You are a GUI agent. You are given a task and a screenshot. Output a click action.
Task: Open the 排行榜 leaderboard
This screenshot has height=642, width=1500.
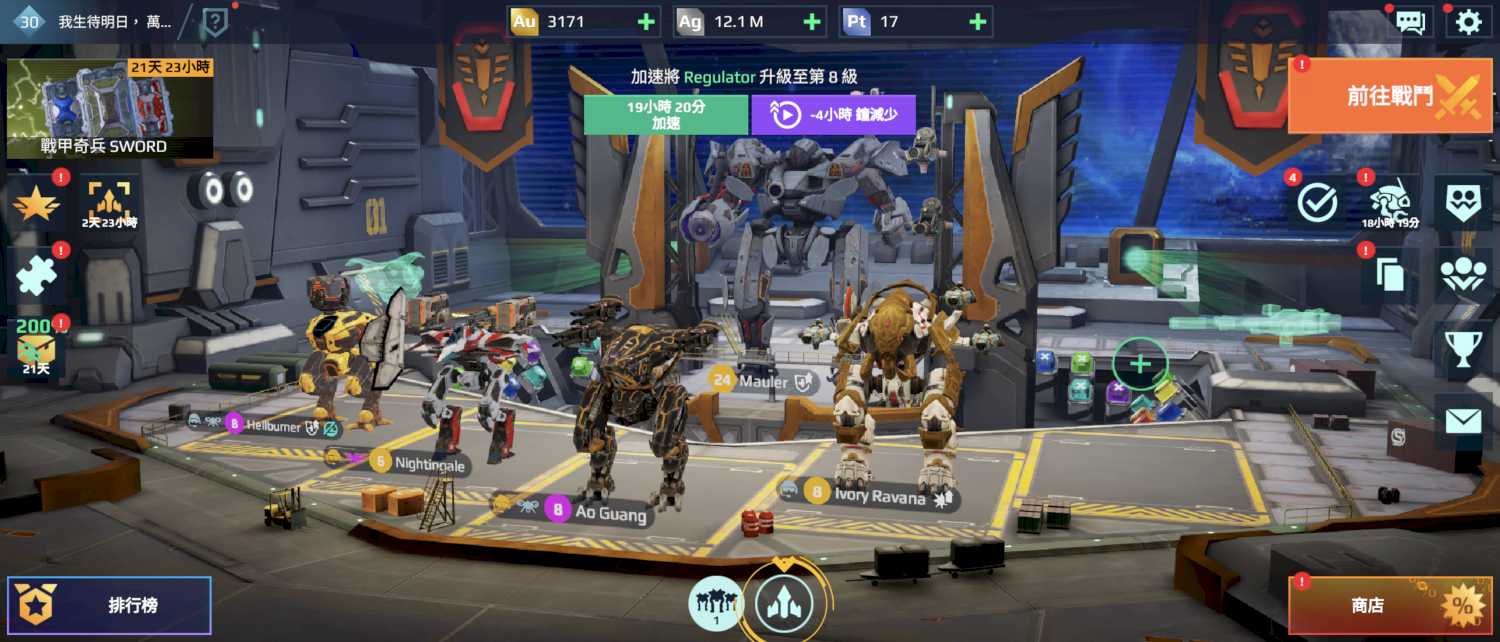[x=110, y=605]
